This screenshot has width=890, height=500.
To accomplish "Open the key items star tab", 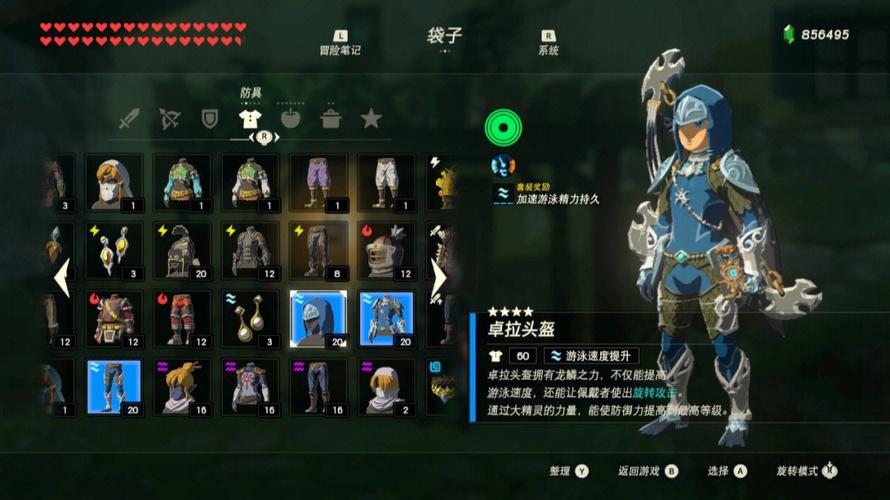I will pos(371,119).
